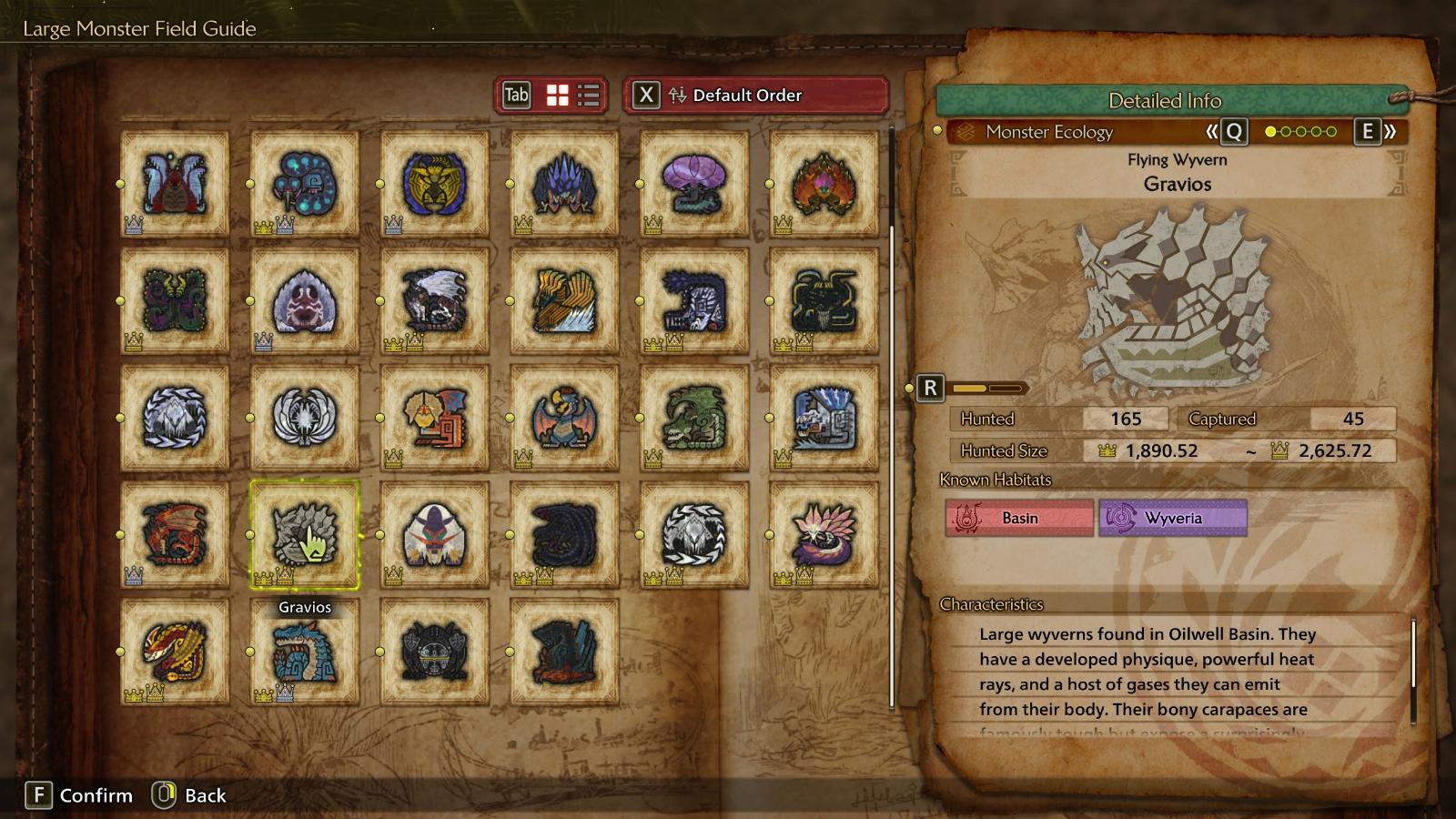Open the Ajarakan monster entry
Viewport: 1456px width, 819px height.
824,183
